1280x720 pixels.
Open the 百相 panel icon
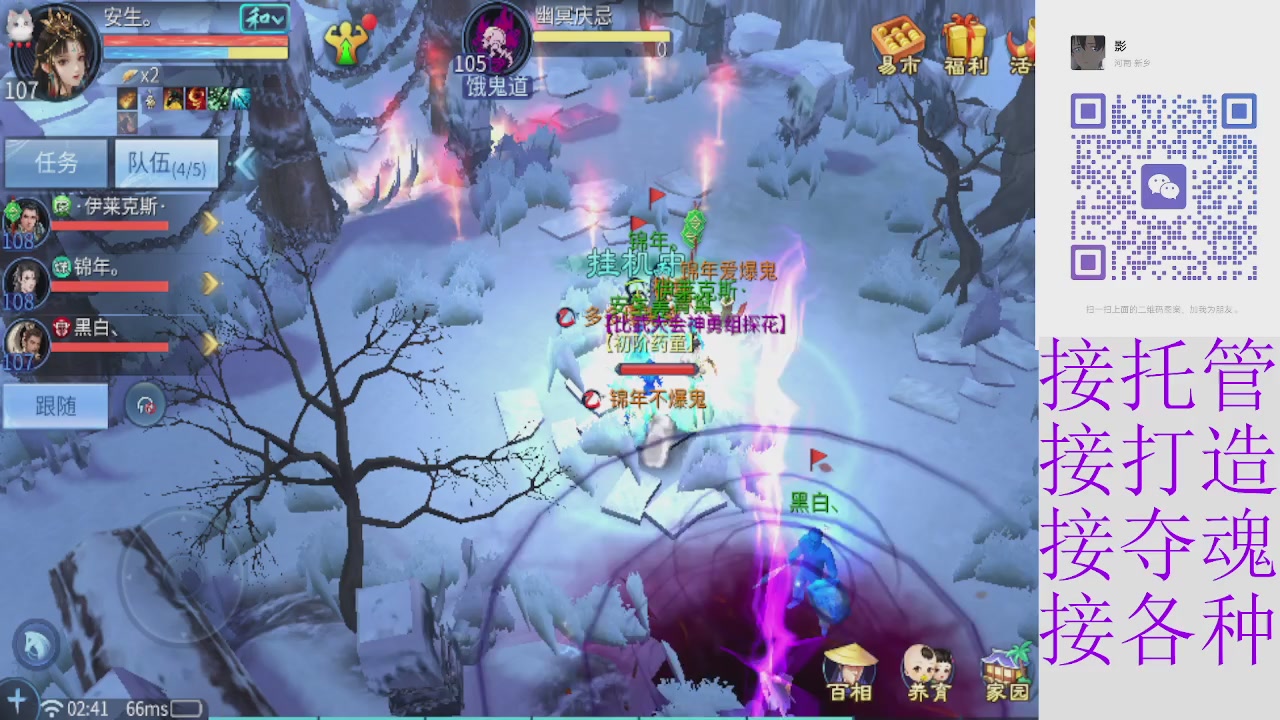tap(850, 662)
